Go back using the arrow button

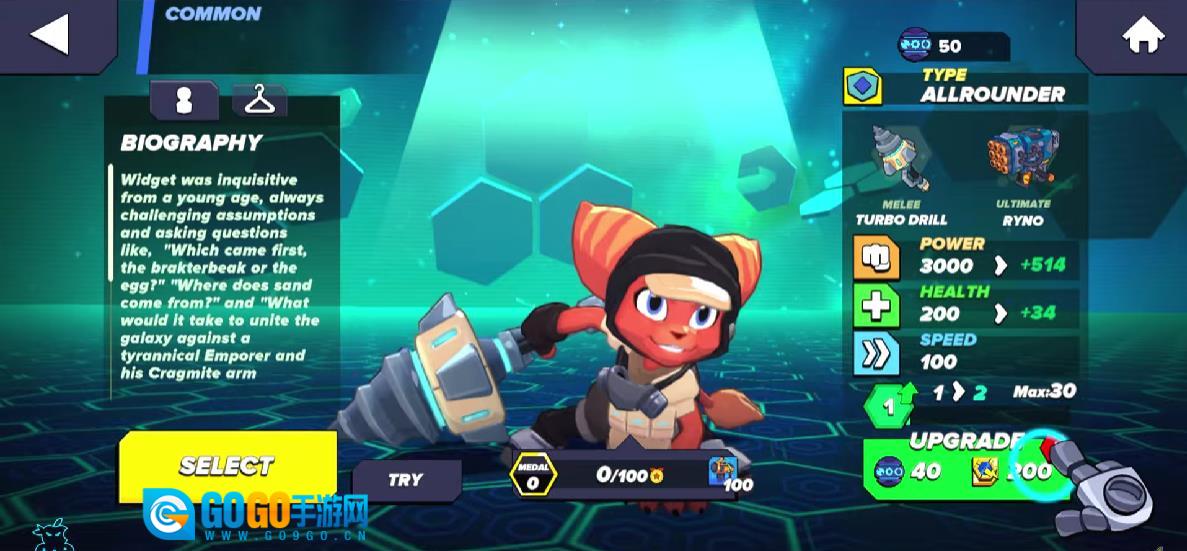pyautogui.click(x=50, y=34)
